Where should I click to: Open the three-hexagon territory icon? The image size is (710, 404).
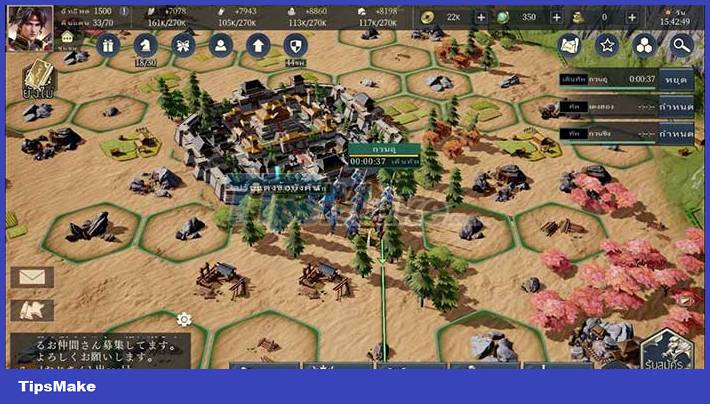pyautogui.click(x=644, y=45)
